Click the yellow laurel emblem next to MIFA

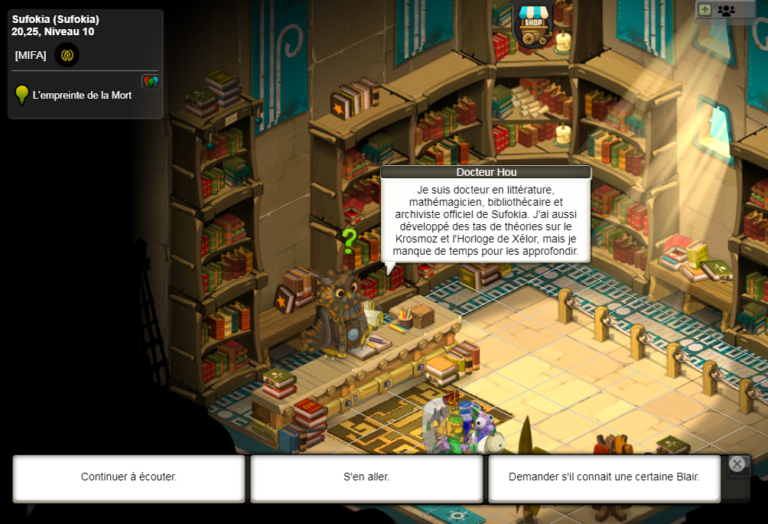68,55
